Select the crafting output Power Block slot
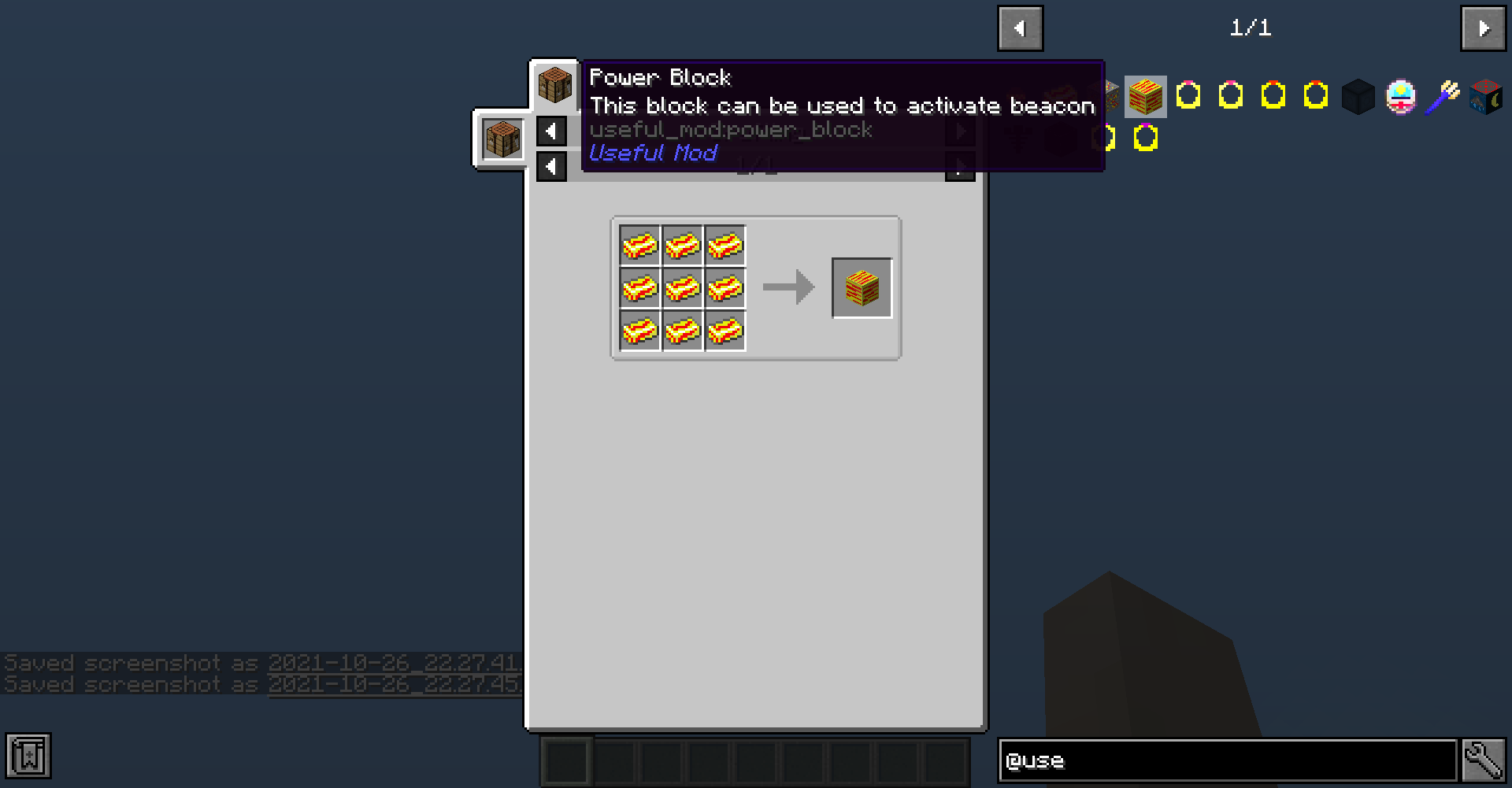This screenshot has height=788, width=1512. [x=861, y=287]
